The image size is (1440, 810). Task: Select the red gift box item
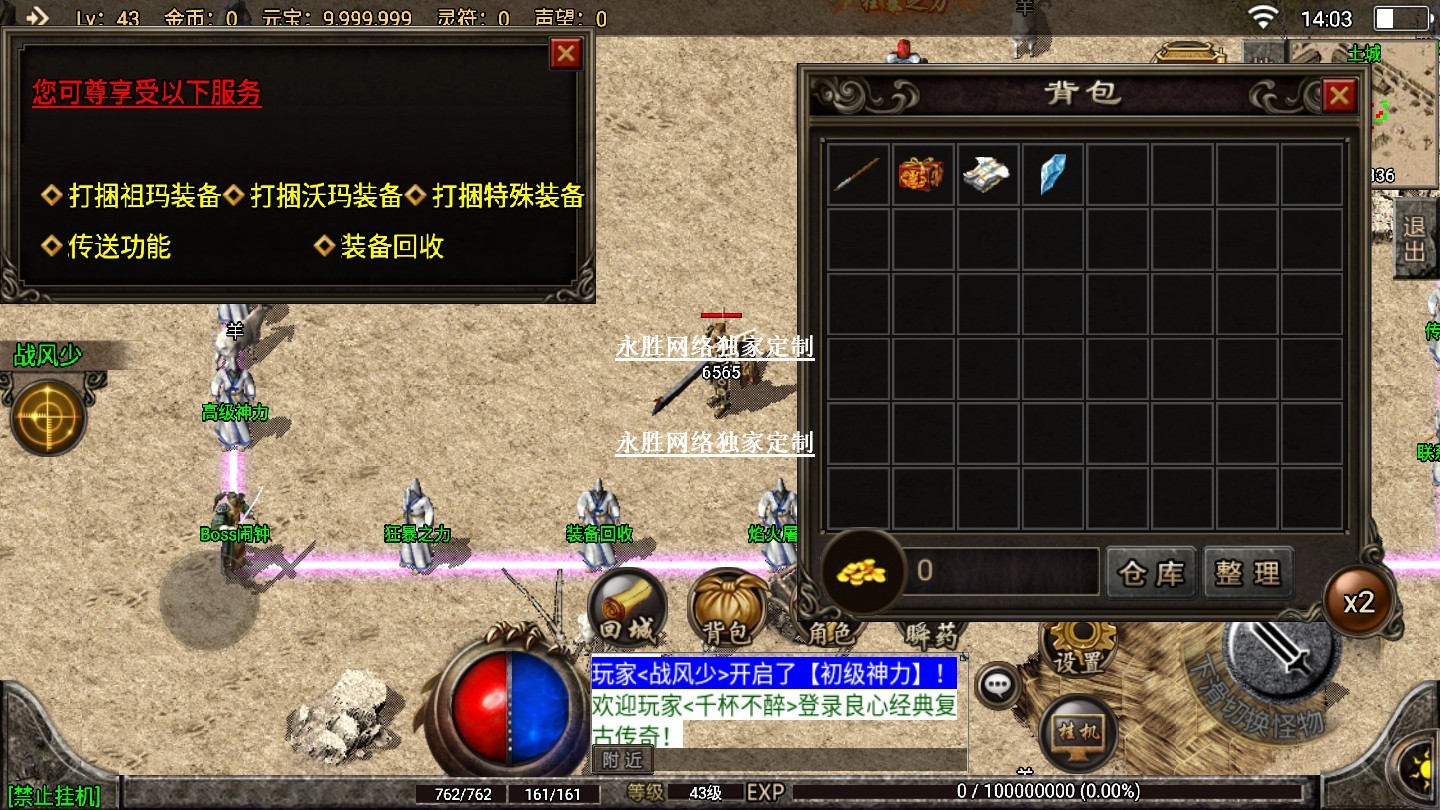click(922, 174)
